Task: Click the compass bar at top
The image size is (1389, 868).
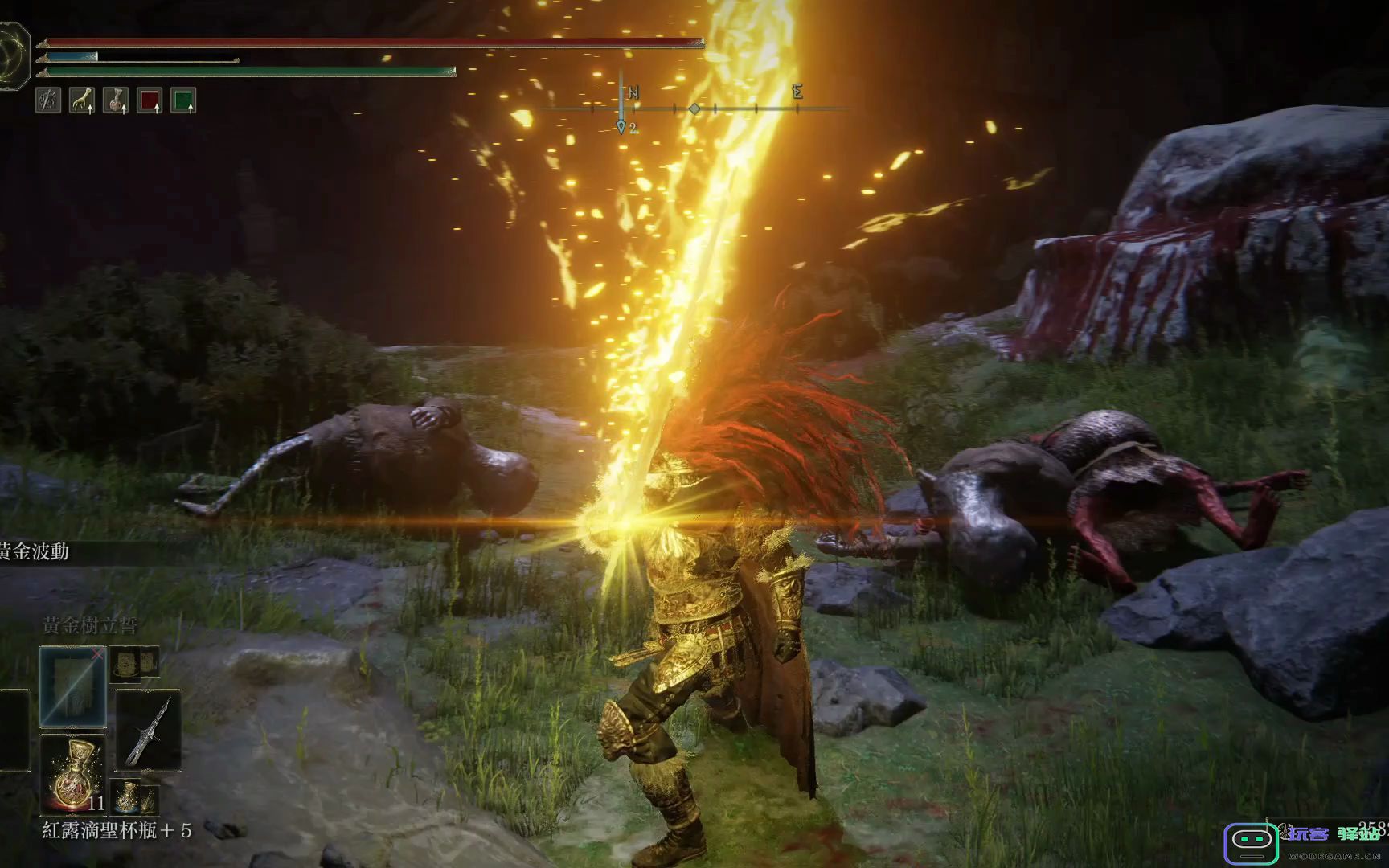Action: click(695, 108)
